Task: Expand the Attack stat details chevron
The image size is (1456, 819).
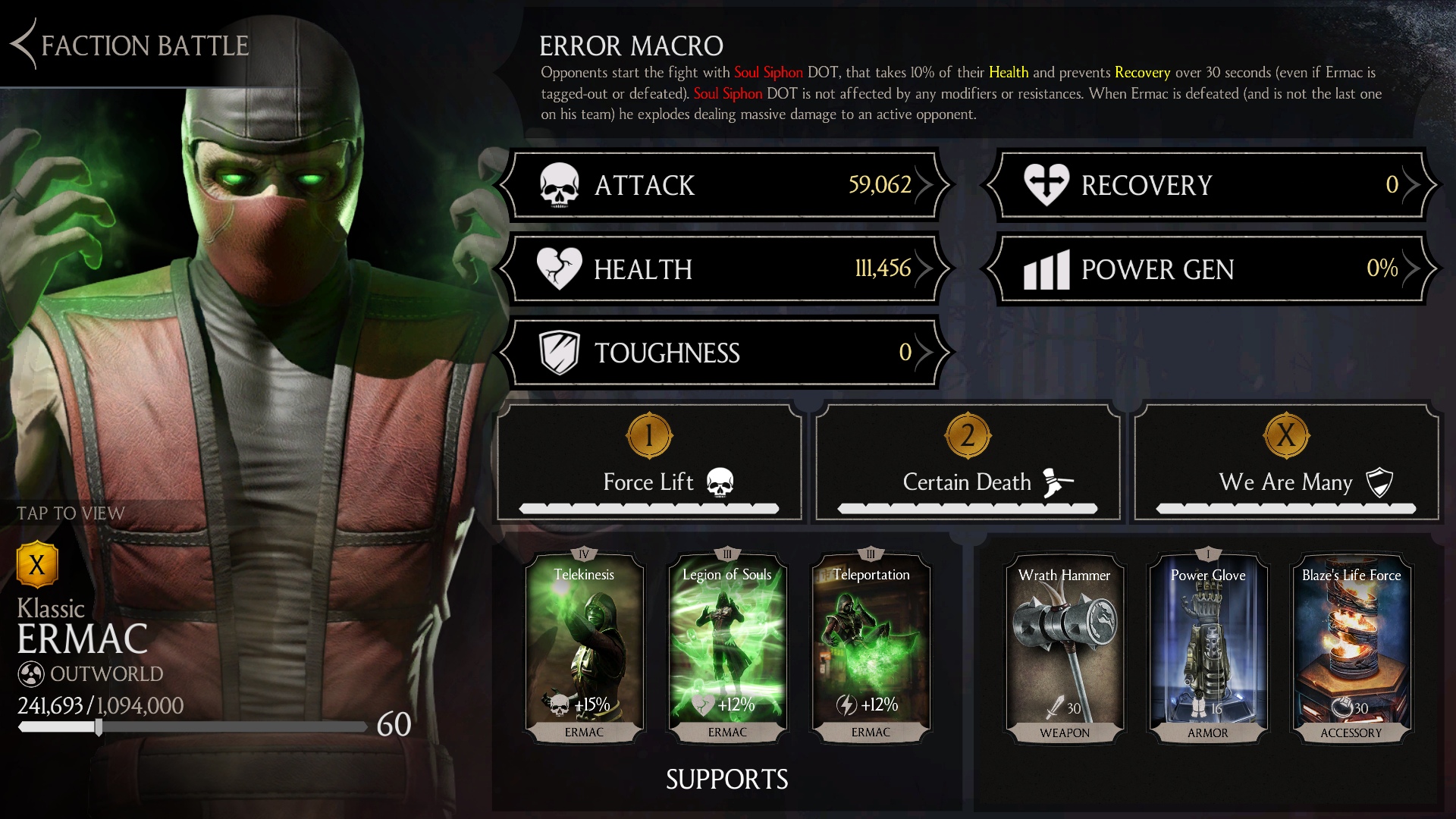Action: (x=928, y=185)
